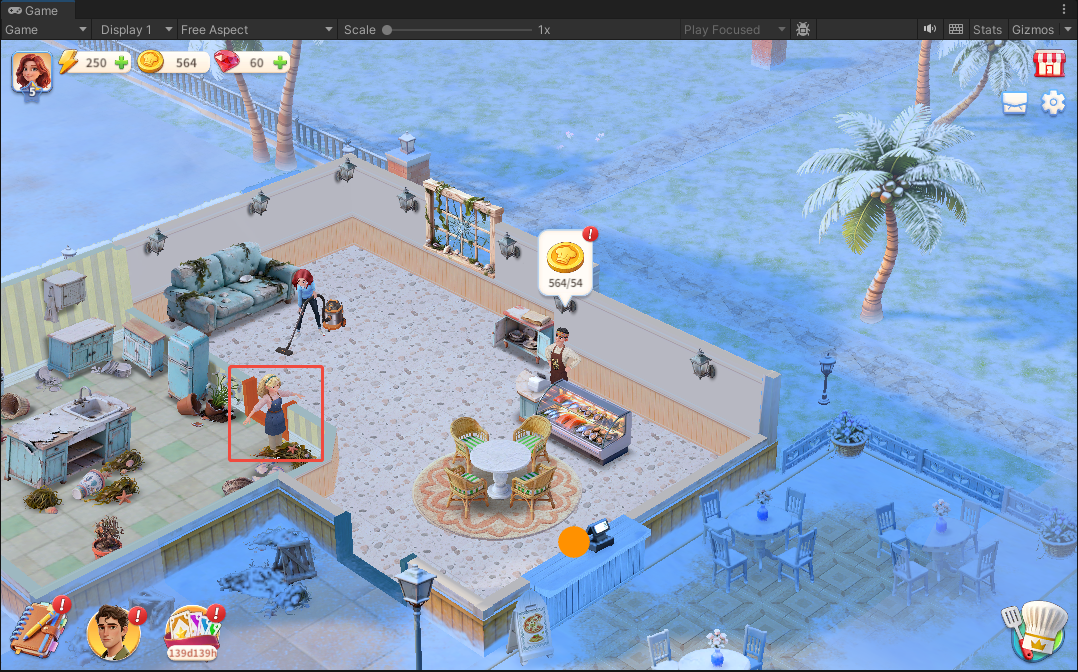Open settings with the gear icon
The image size is (1078, 672).
pyautogui.click(x=1053, y=103)
